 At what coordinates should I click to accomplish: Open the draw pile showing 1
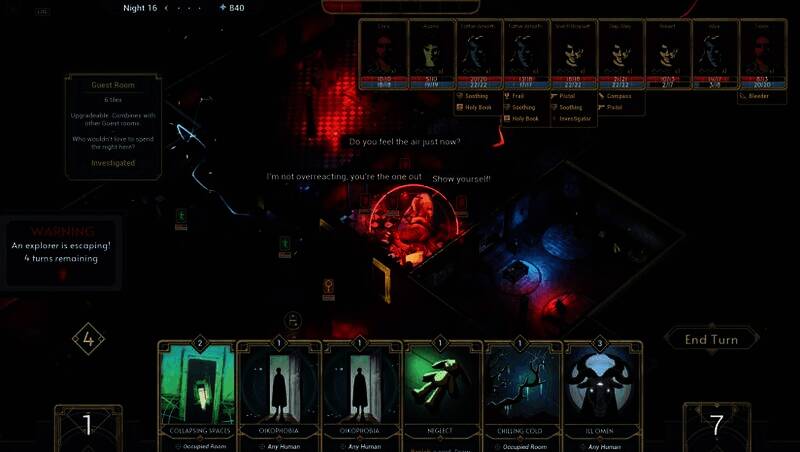tap(88, 426)
